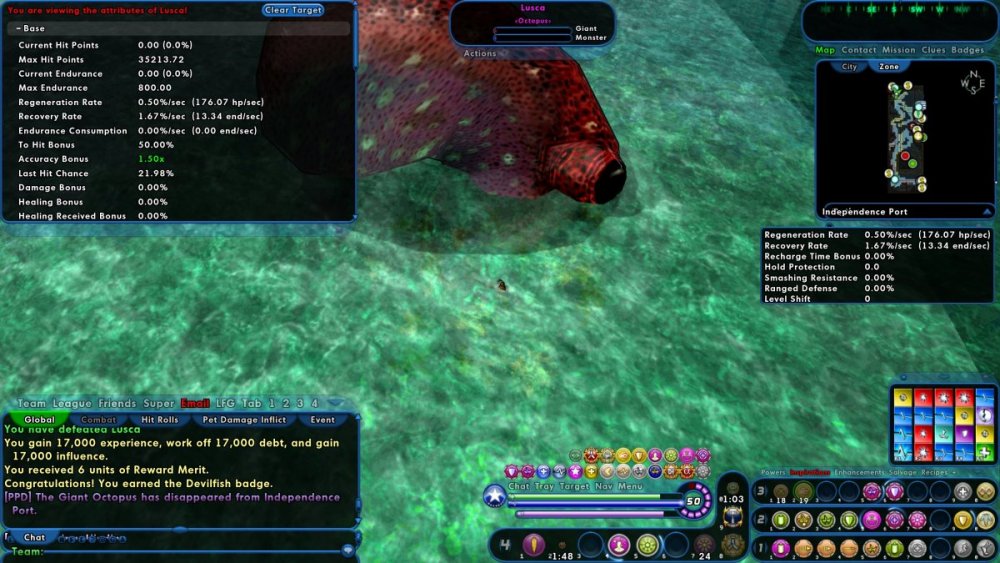Switch the map to City view
Image resolution: width=1000 pixels, height=563 pixels.
849,67
